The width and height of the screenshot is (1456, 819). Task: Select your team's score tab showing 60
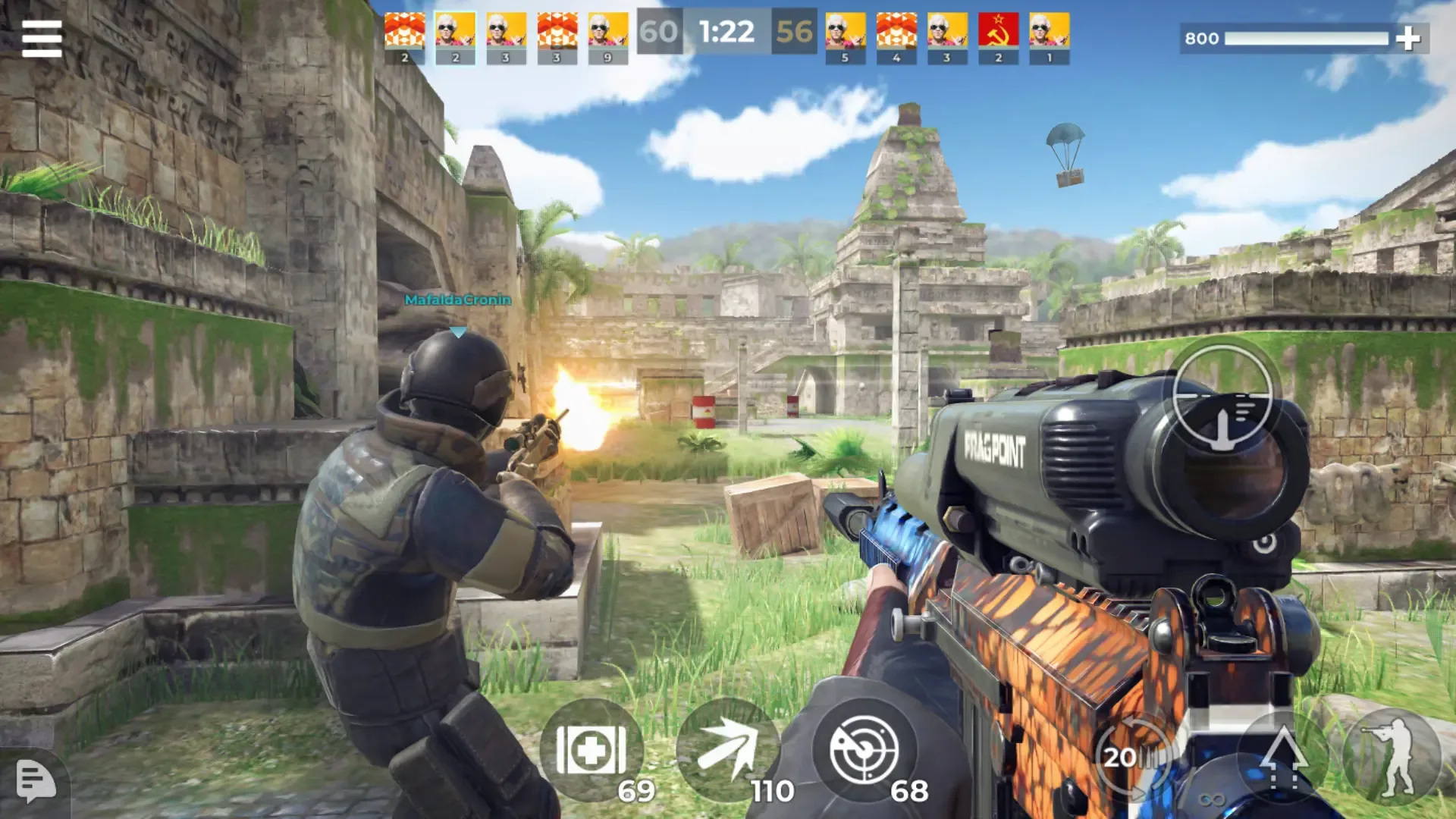coord(660,32)
